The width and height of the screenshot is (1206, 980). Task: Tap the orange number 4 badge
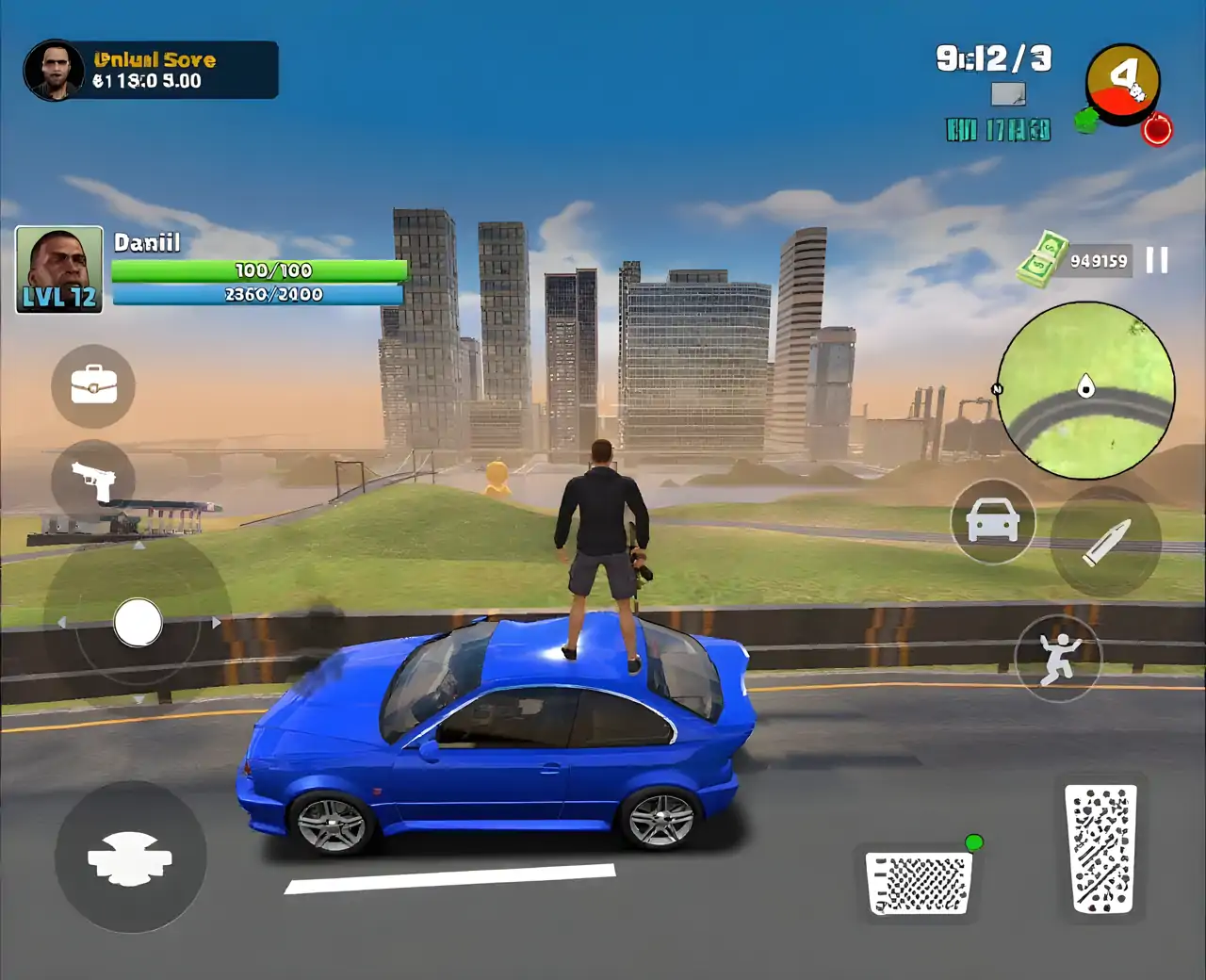1123,82
